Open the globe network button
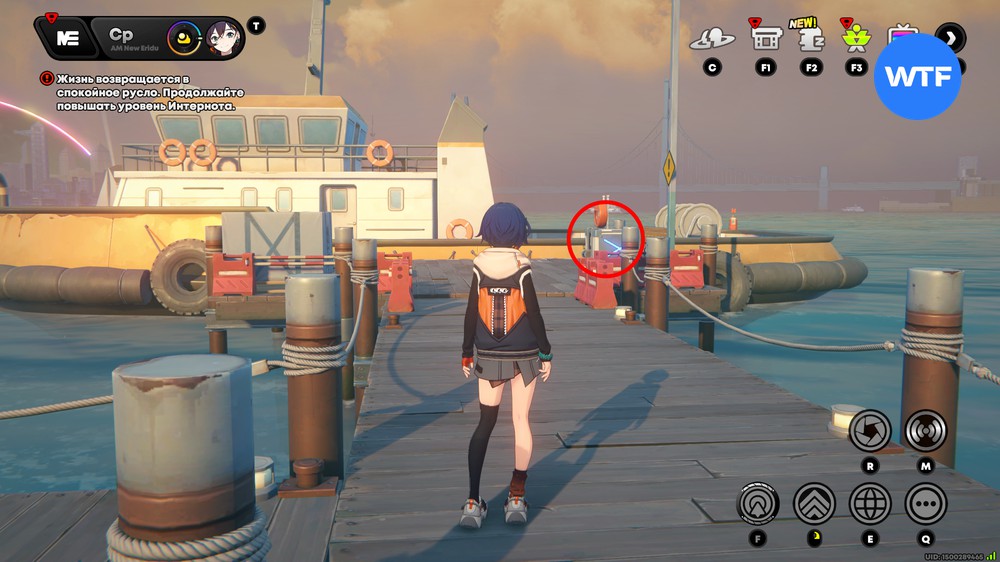Screen dimensions: 1000x562 tap(870, 503)
